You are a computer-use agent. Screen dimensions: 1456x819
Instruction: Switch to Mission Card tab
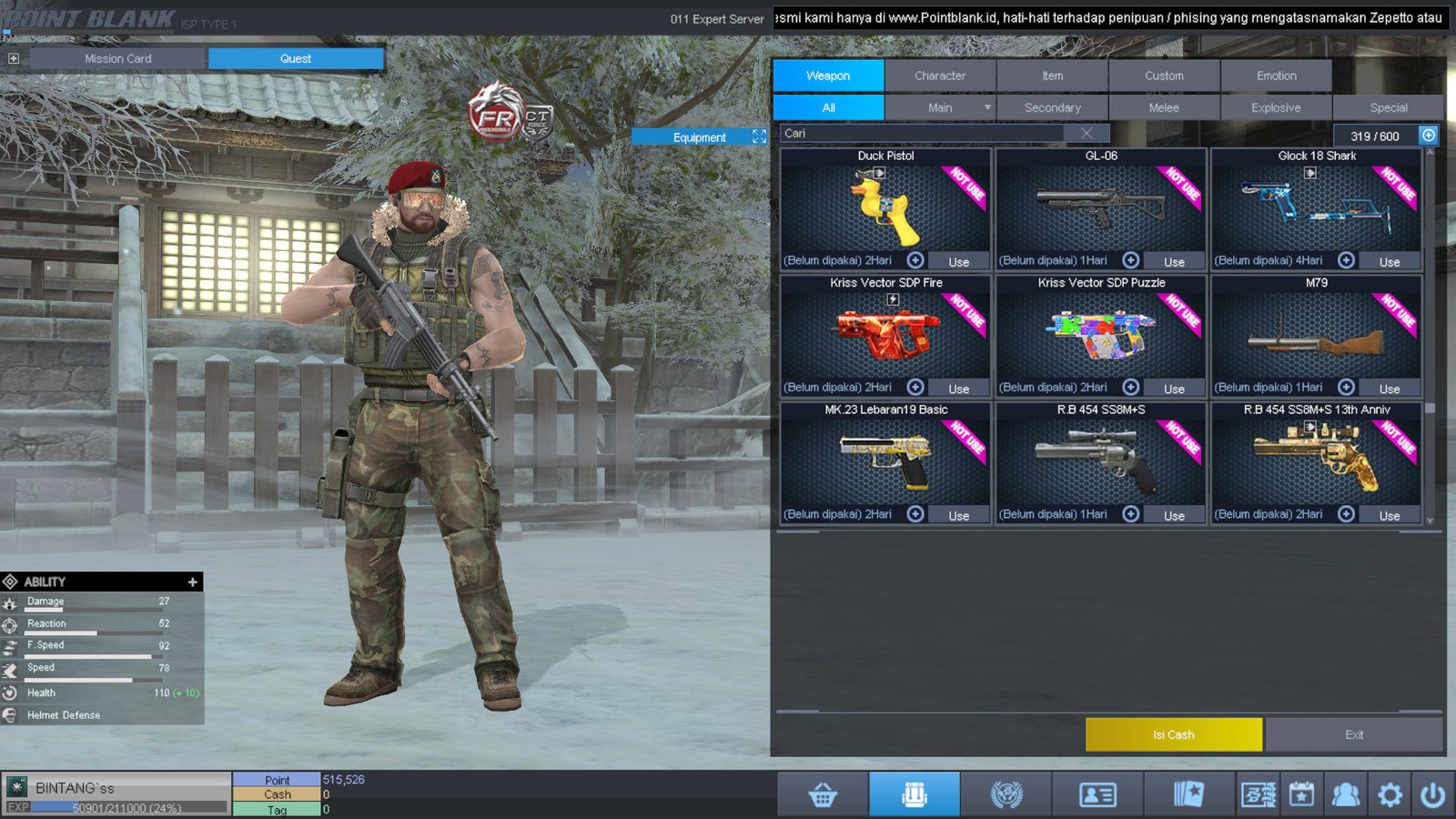[x=118, y=58]
